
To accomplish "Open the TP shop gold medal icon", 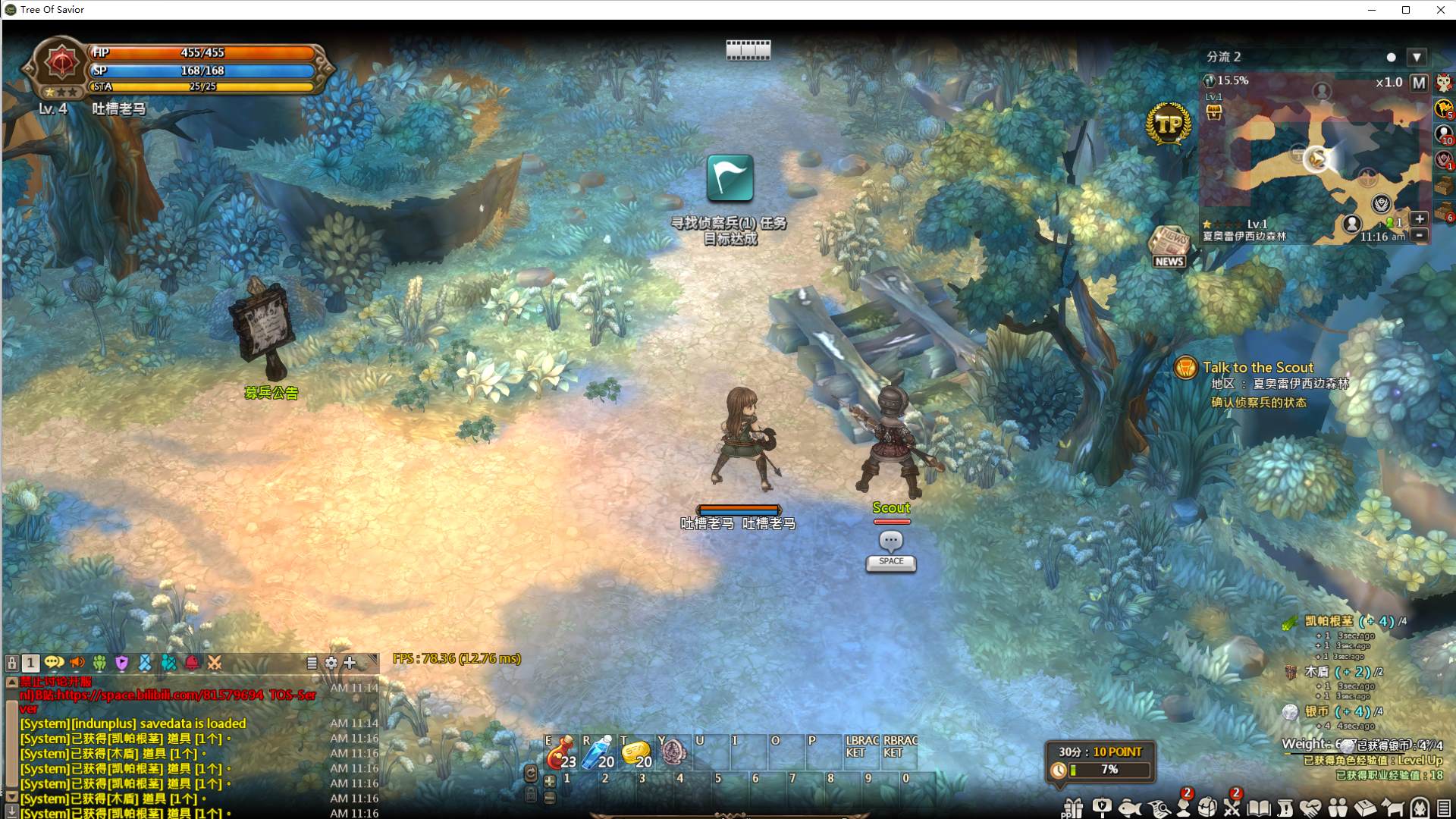I will [1169, 124].
